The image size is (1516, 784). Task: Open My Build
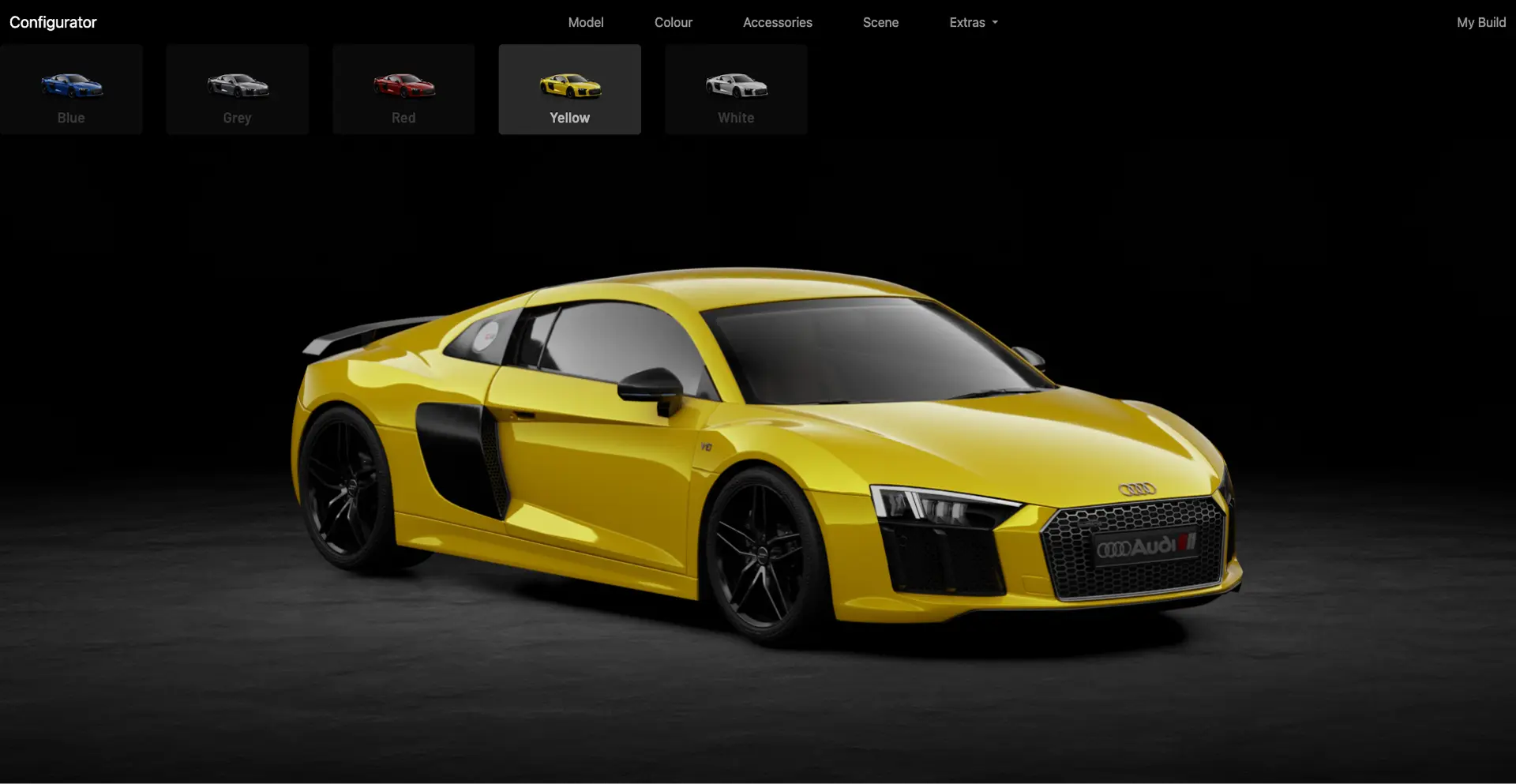pos(1480,22)
